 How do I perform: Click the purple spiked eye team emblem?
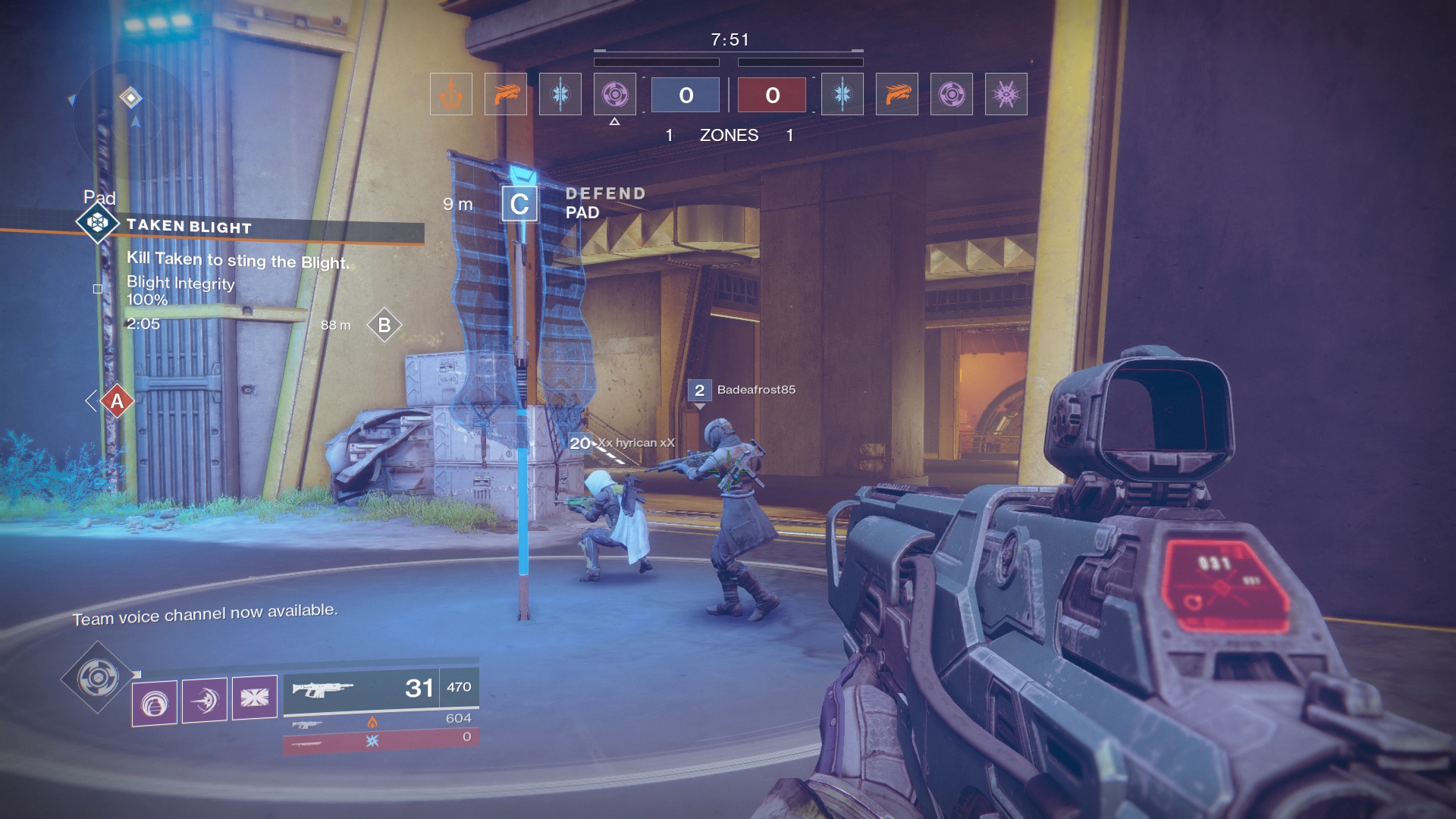(x=1006, y=95)
